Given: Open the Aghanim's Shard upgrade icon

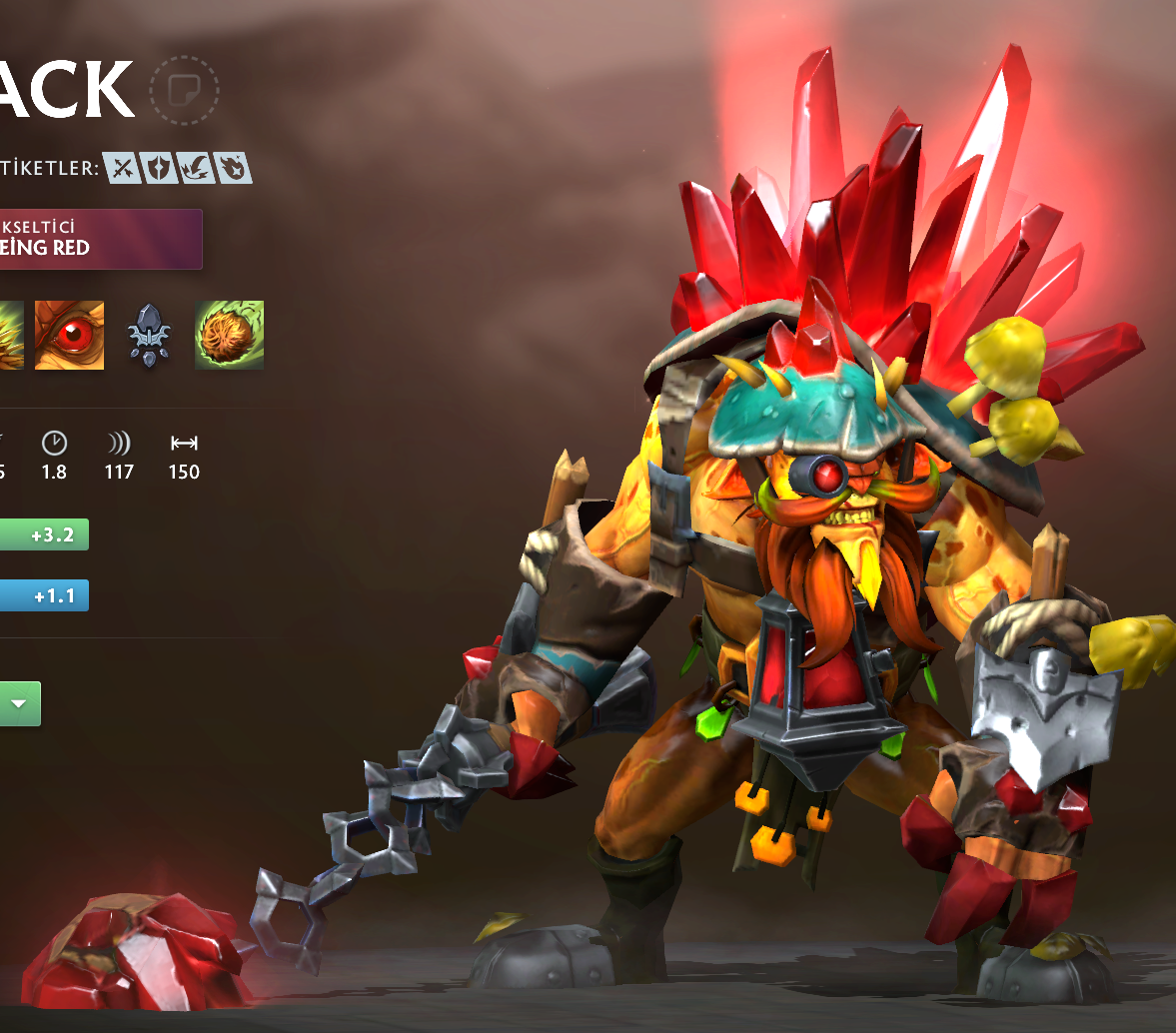Looking at the screenshot, I should click(149, 337).
